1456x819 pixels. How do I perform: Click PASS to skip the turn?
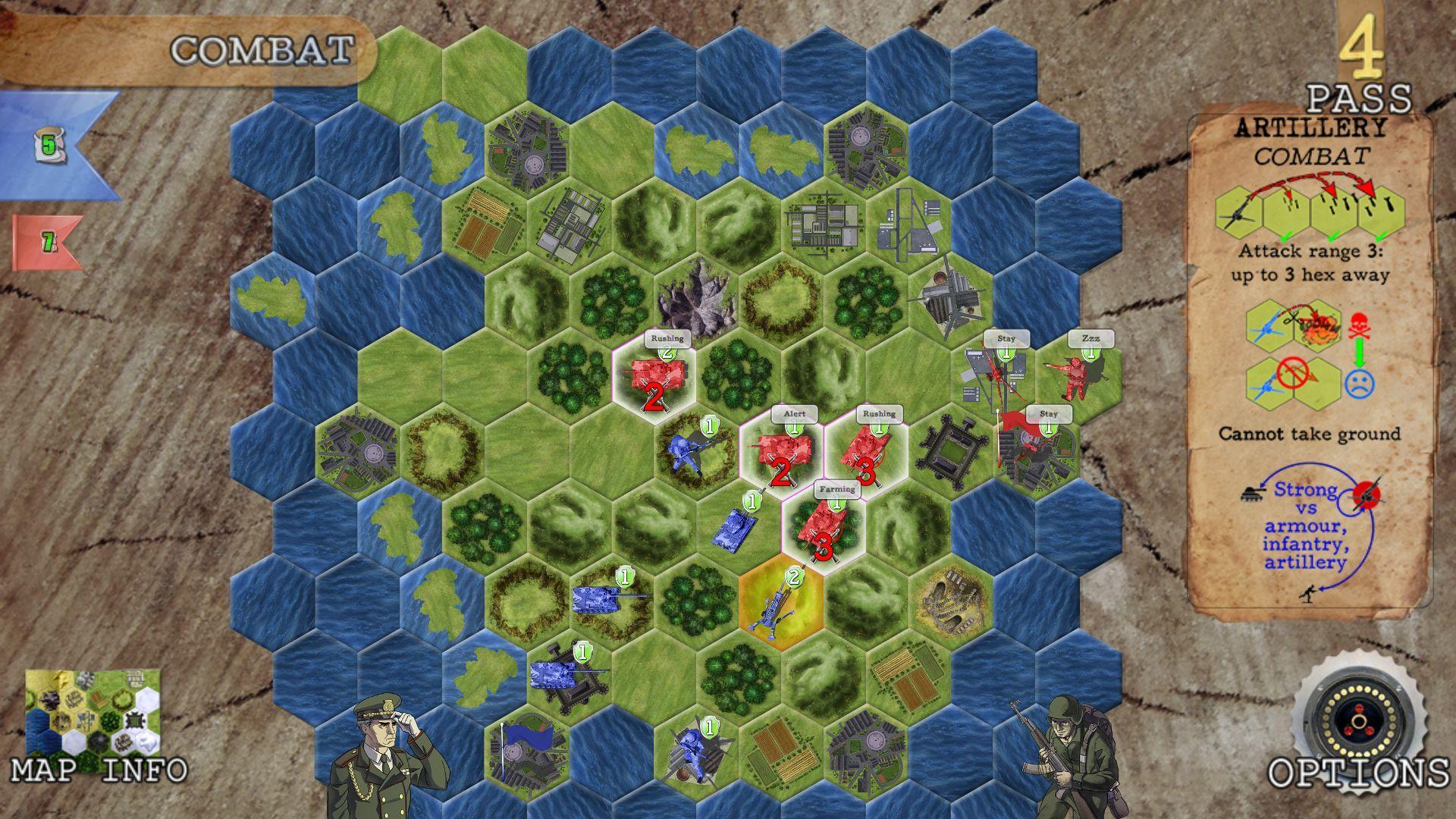click(1357, 99)
